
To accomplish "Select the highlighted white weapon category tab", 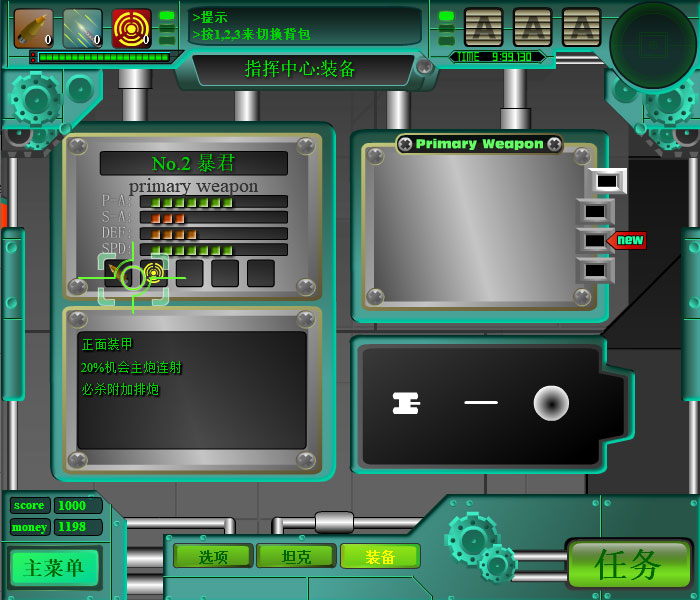I will point(606,181).
